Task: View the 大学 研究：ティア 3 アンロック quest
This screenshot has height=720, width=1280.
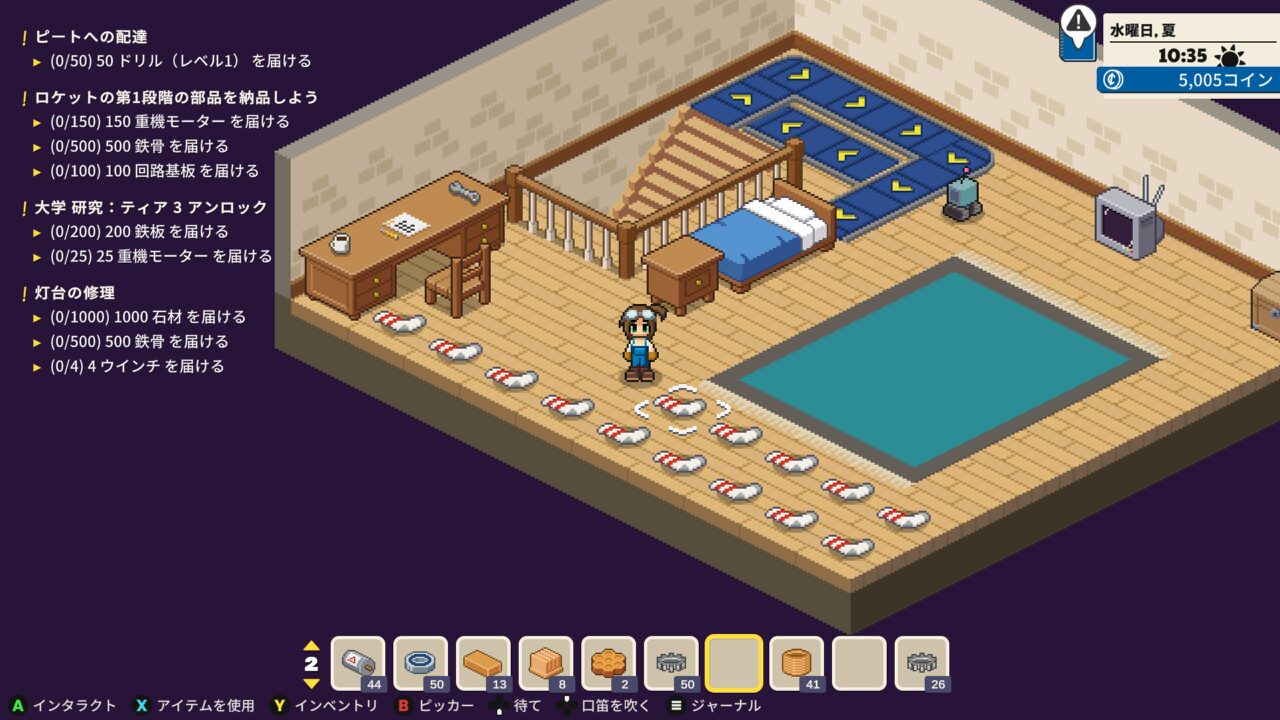Action: (151, 207)
